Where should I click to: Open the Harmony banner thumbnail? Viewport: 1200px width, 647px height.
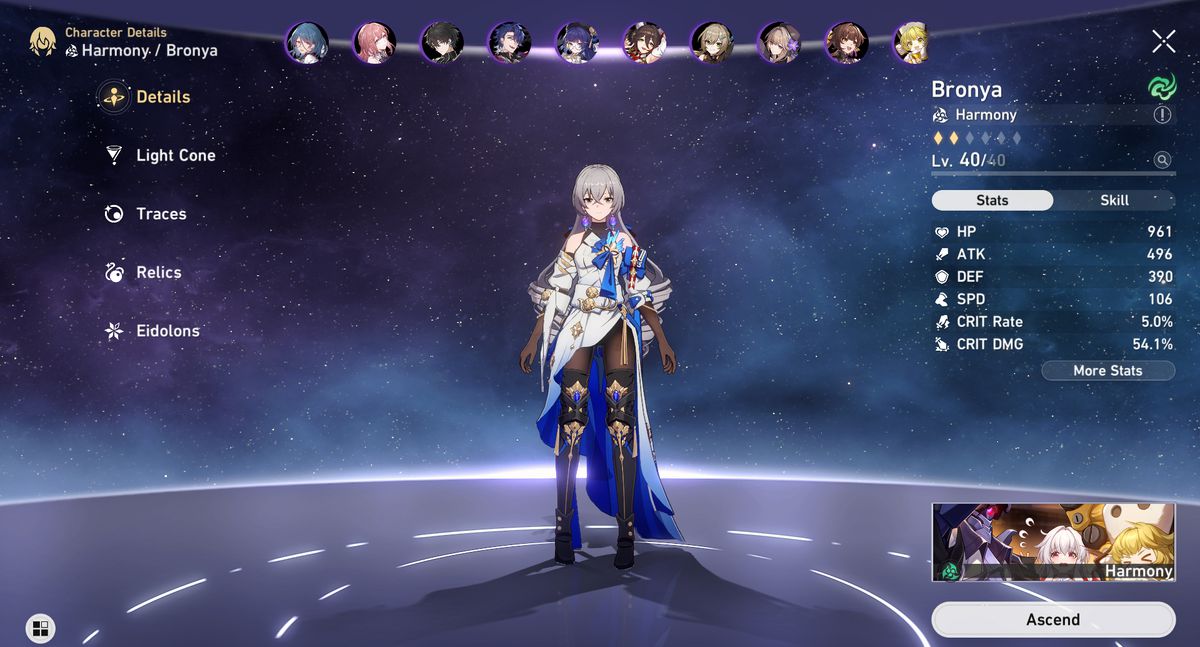[x=1054, y=541]
